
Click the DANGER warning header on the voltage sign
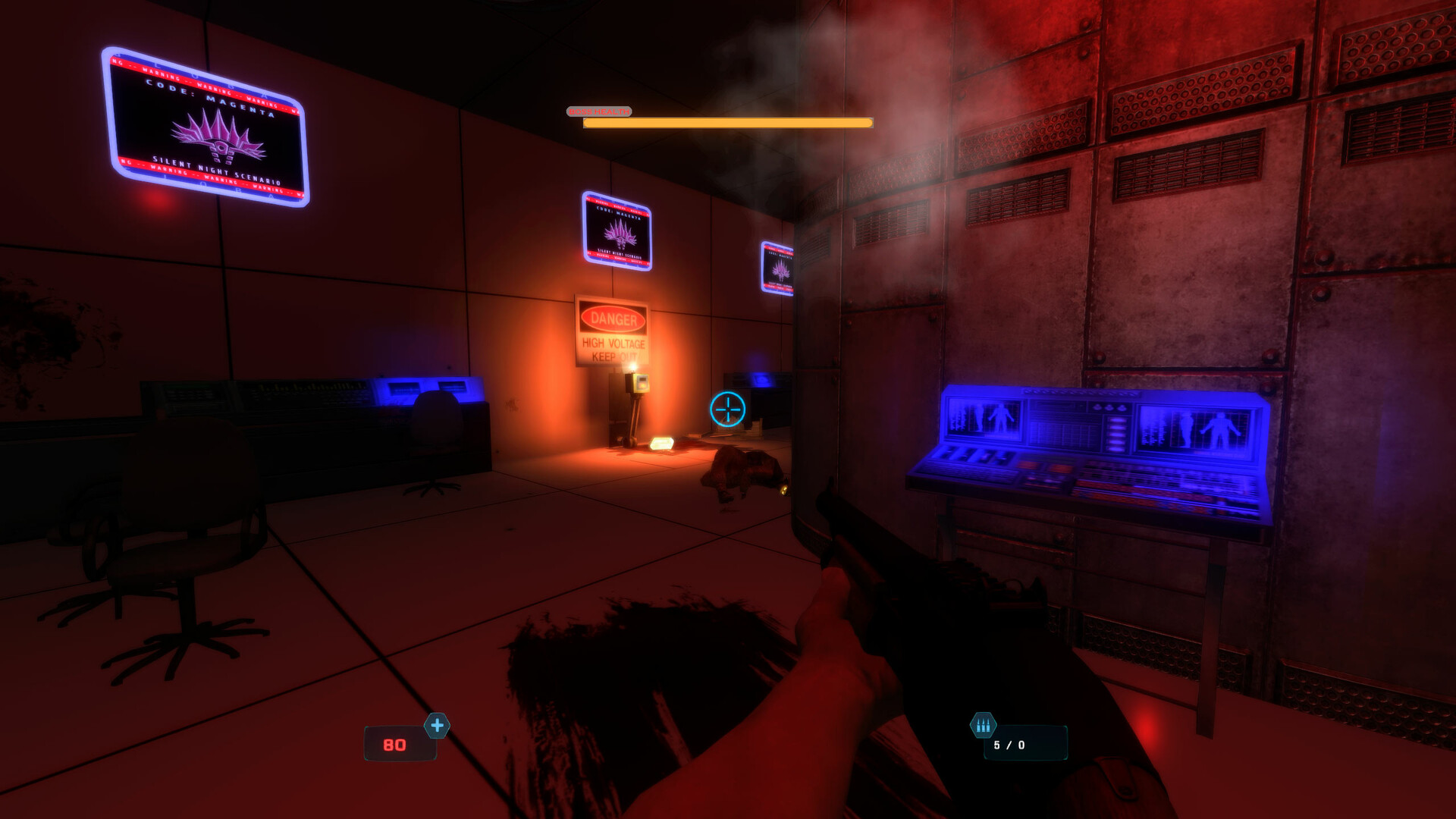[613, 318]
